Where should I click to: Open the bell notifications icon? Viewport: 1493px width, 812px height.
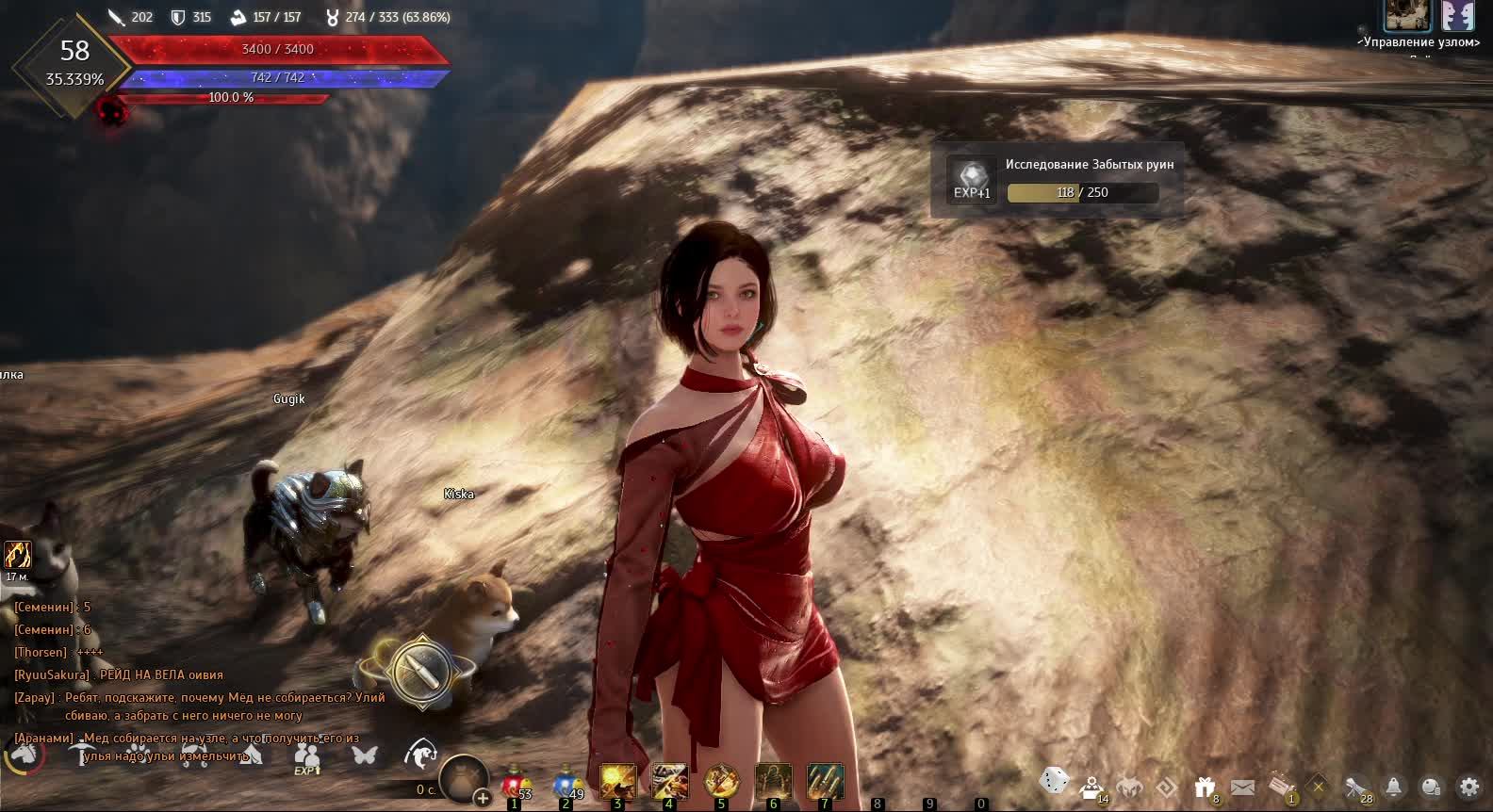point(1393,786)
